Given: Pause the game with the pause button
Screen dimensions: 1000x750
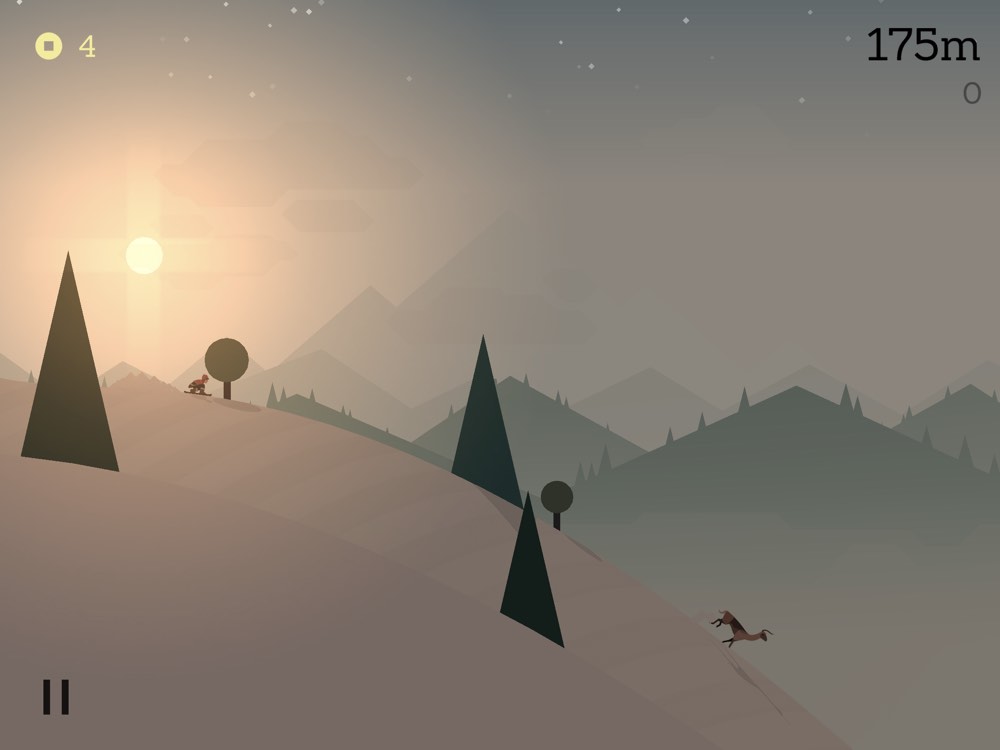Looking at the screenshot, I should [x=56, y=697].
